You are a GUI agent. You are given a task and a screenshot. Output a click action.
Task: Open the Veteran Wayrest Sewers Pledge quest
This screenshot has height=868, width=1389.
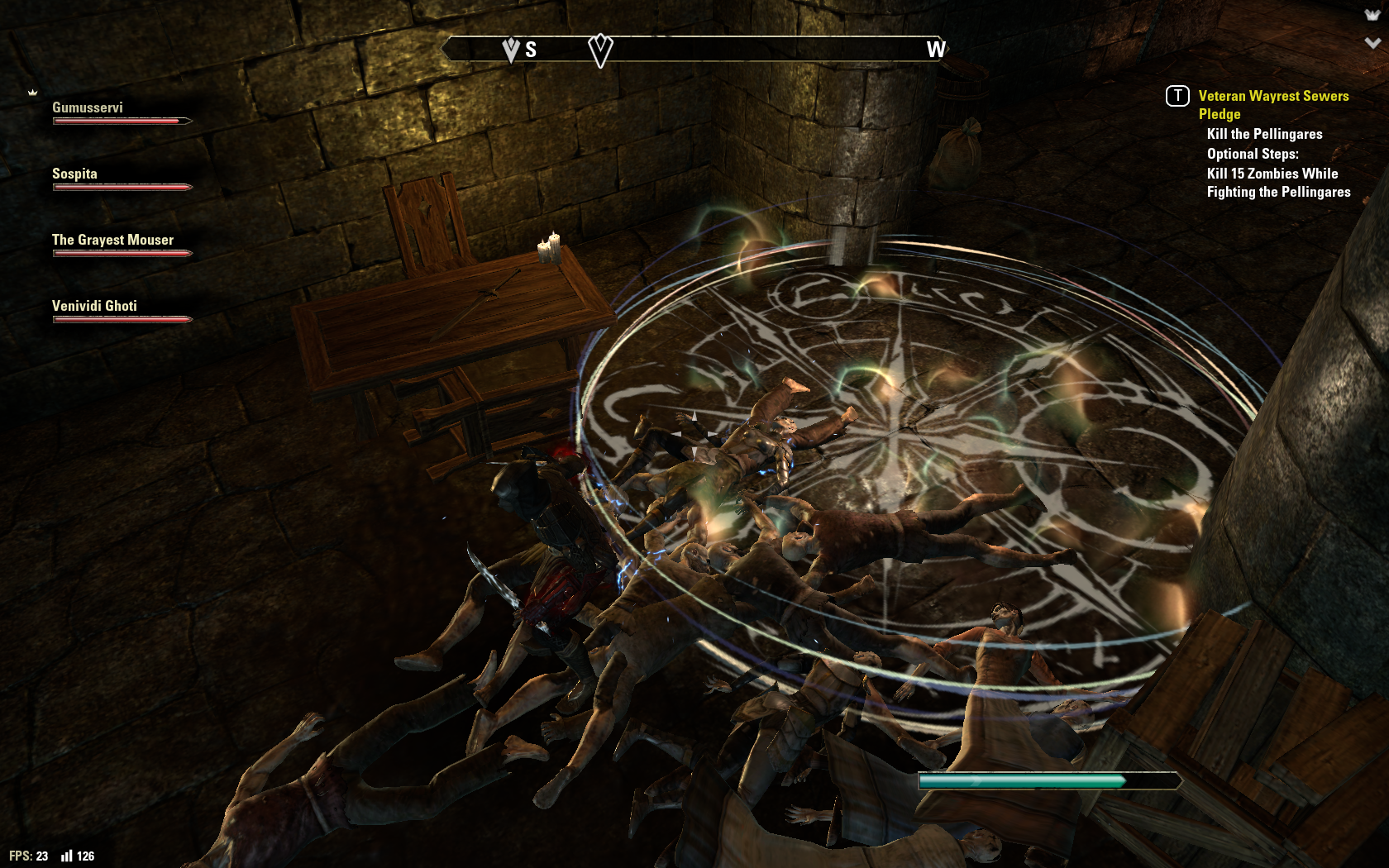click(1273, 104)
